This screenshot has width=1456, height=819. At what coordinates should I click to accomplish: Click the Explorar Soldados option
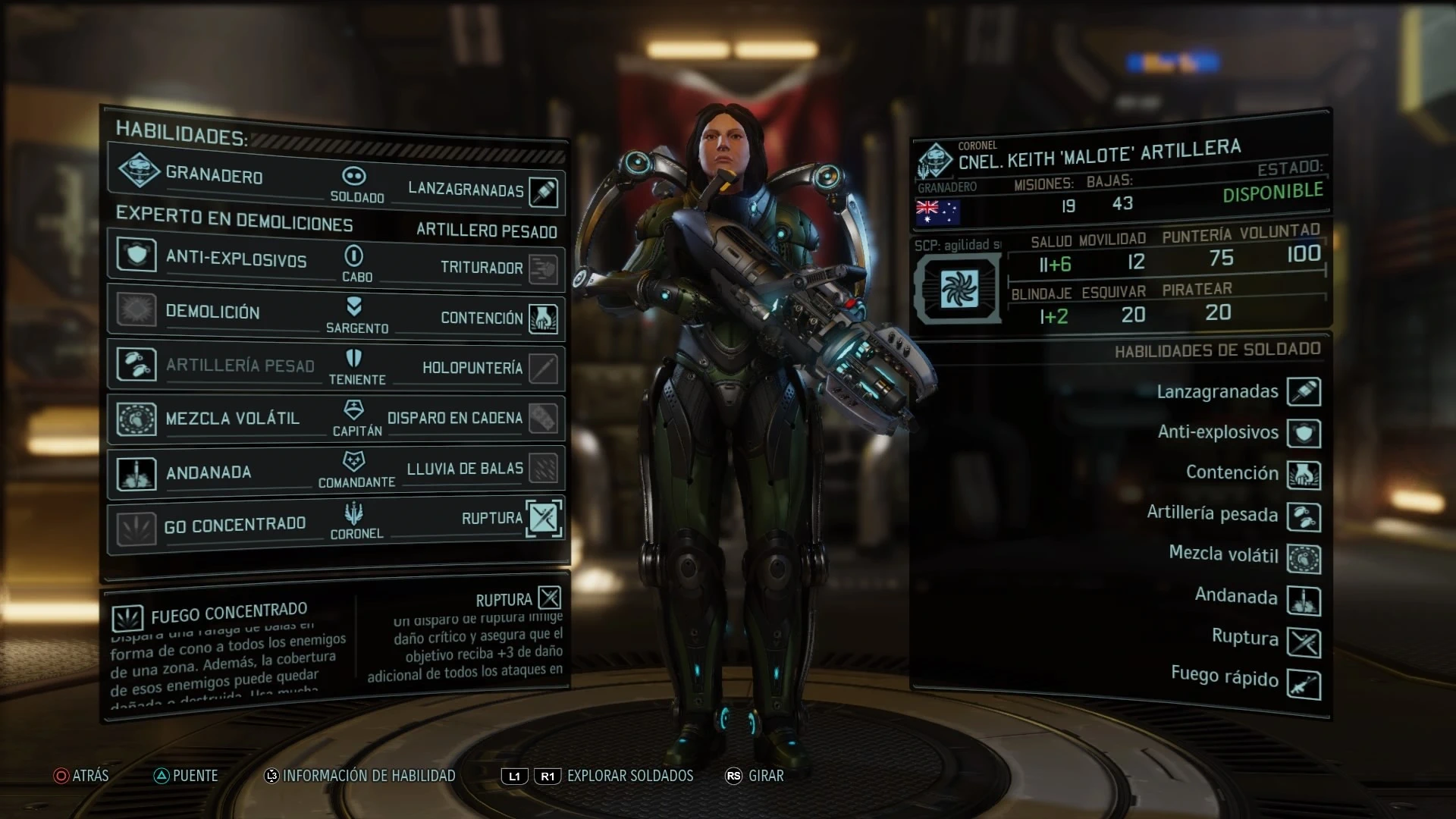[629, 776]
